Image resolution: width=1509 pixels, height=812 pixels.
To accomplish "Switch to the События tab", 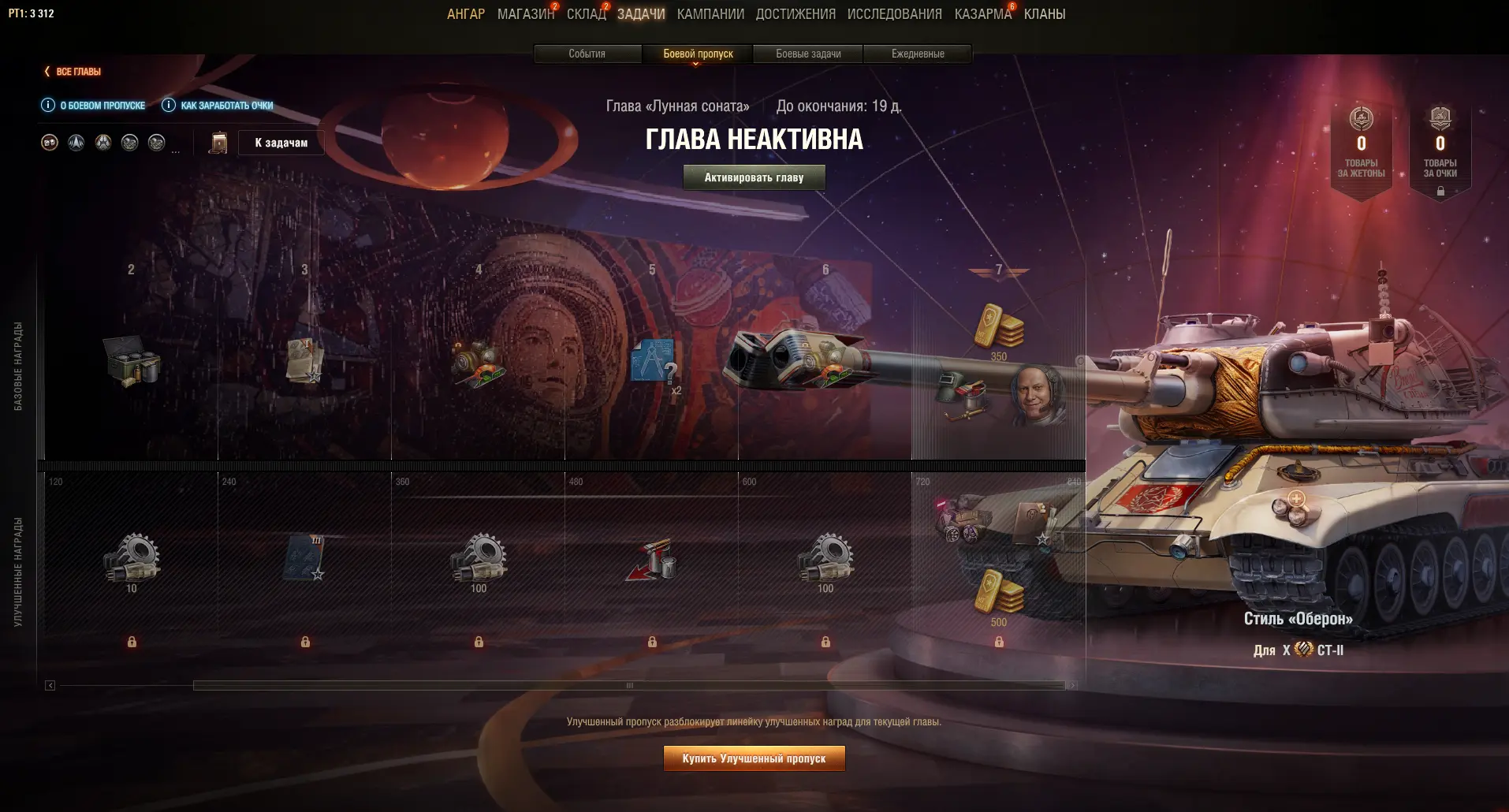I will click(x=587, y=54).
